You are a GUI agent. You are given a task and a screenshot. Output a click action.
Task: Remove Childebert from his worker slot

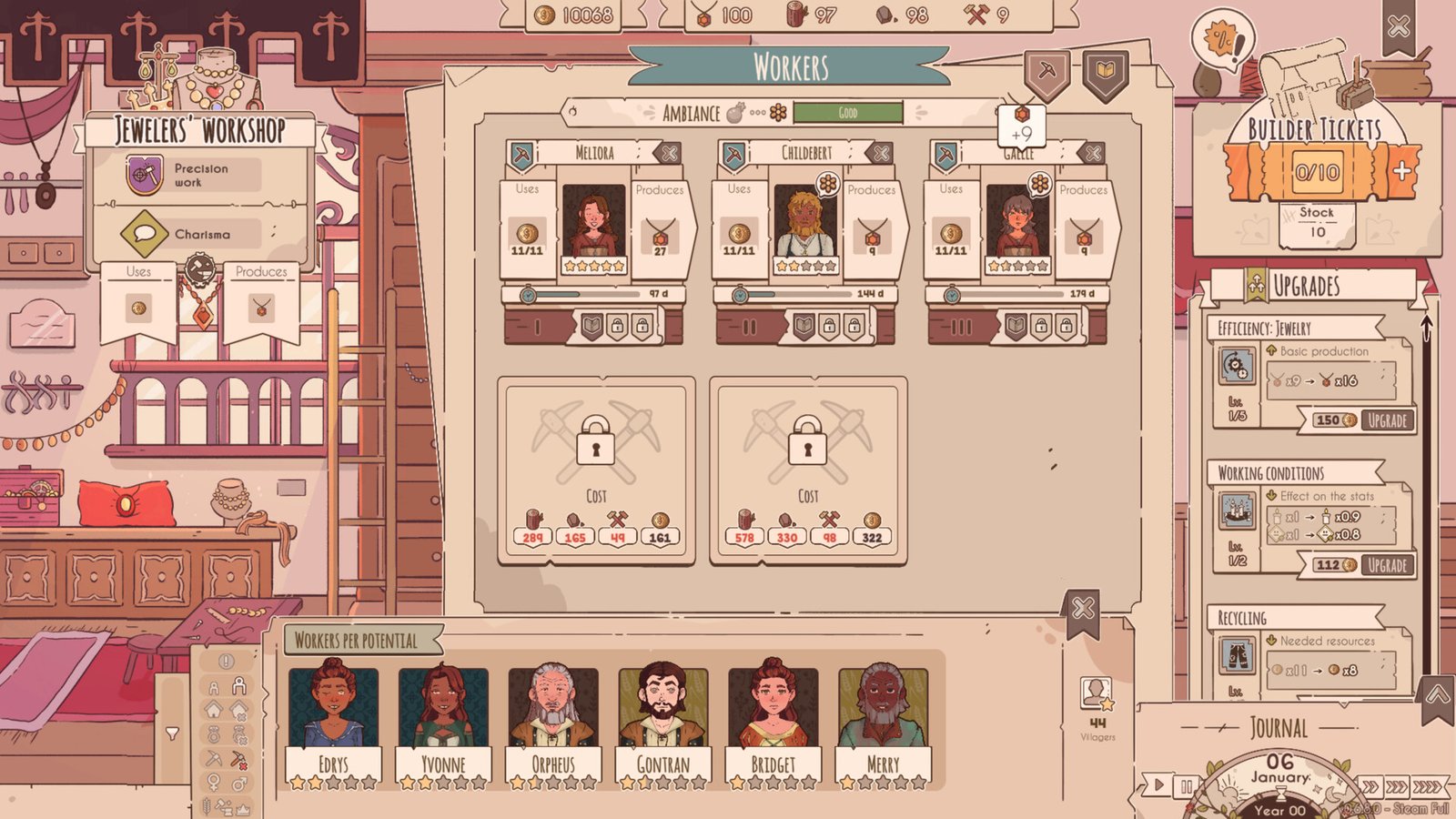pyautogui.click(x=881, y=153)
